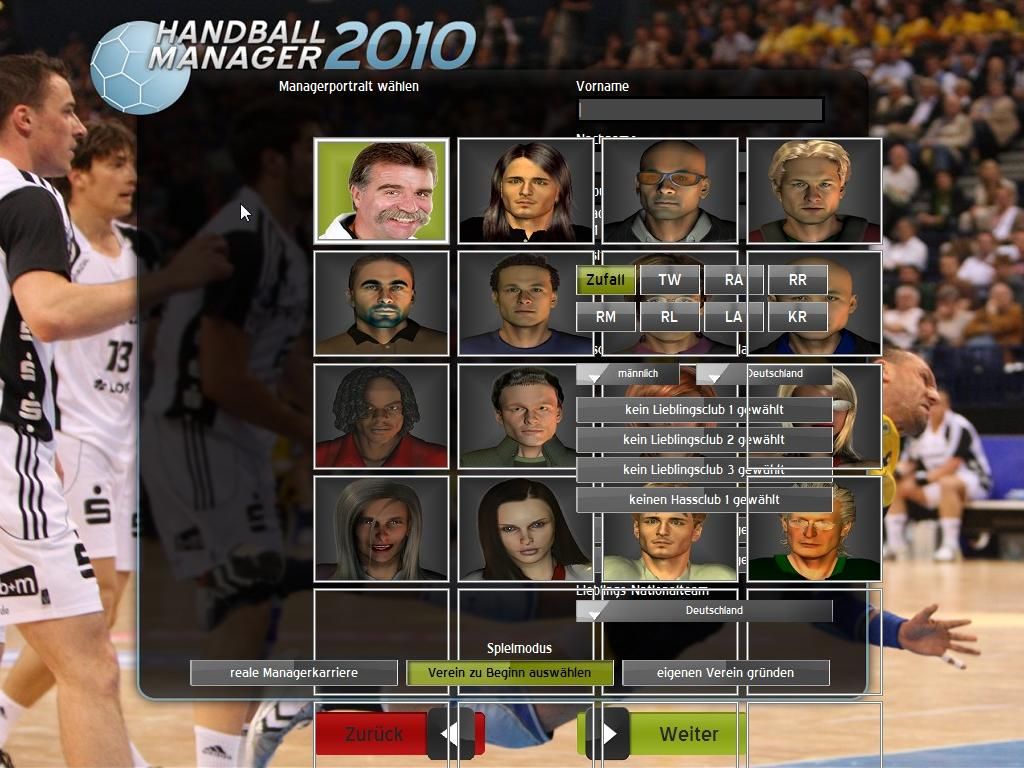Image resolution: width=1024 pixels, height=768 pixels.
Task: Choose eigenen Verein gründen mode
Action: click(725, 673)
